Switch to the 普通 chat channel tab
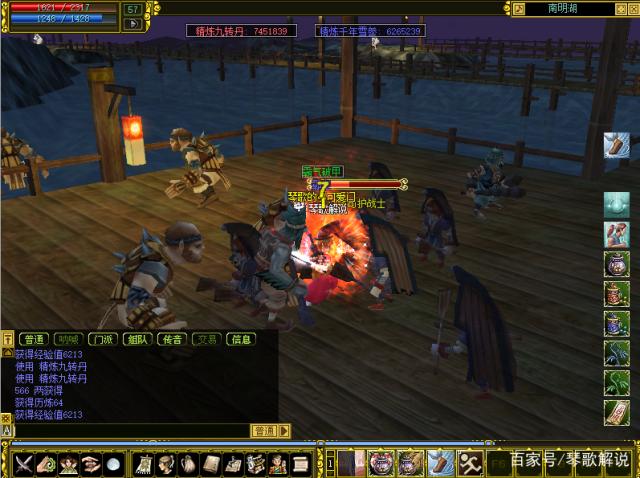 click(34, 339)
